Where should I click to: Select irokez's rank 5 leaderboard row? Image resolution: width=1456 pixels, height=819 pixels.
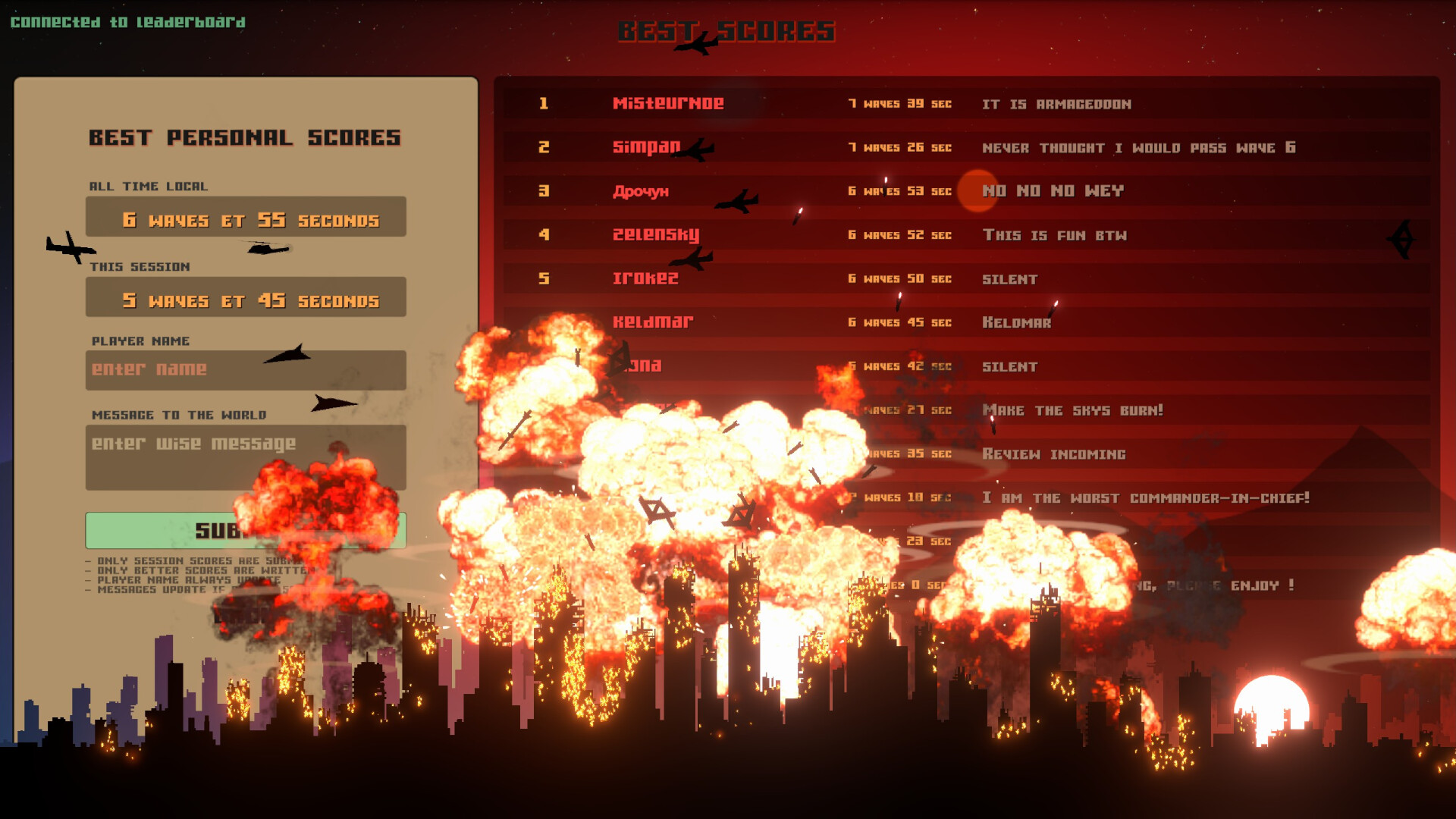click(645, 279)
